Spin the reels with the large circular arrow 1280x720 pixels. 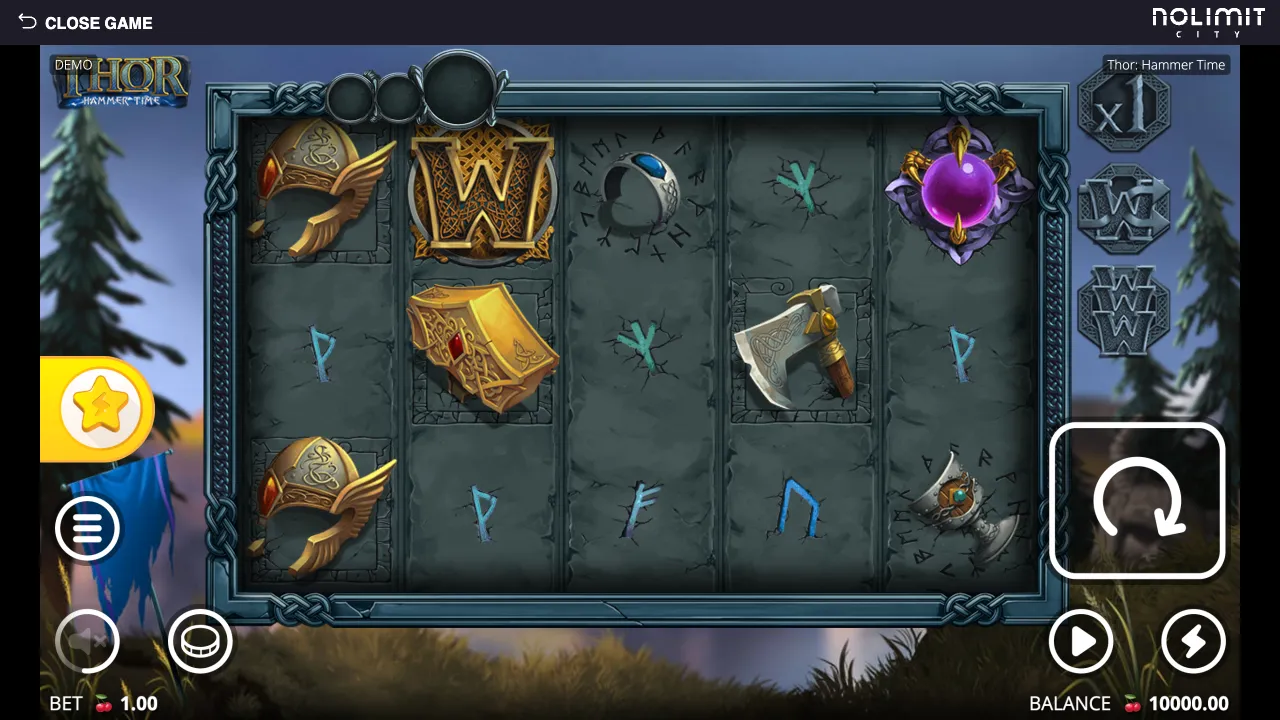pyautogui.click(x=1137, y=500)
